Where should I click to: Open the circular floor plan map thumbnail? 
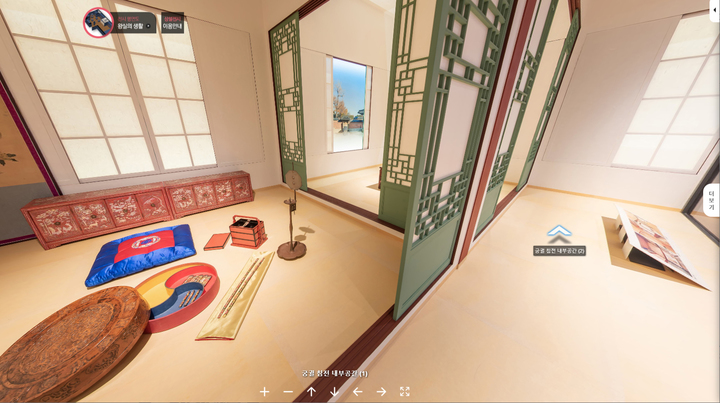point(98,22)
